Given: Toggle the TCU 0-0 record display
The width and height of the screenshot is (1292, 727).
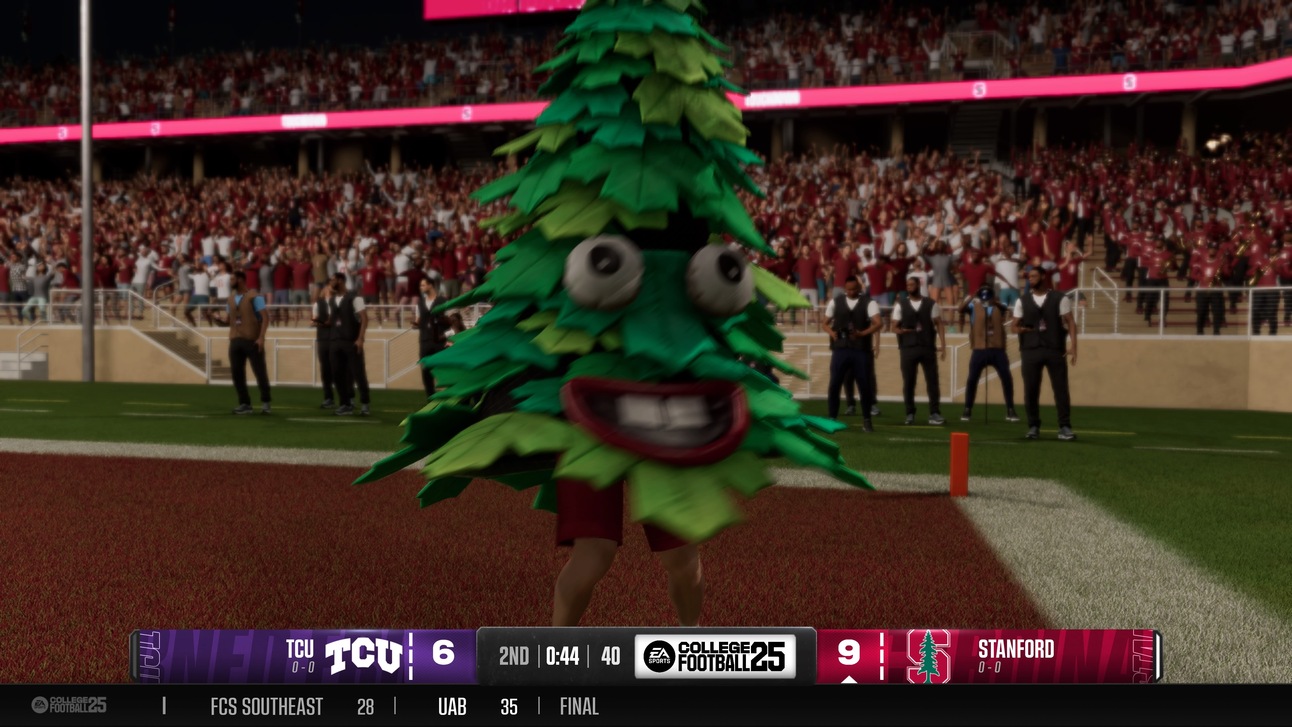Looking at the screenshot, I should coord(302,666).
